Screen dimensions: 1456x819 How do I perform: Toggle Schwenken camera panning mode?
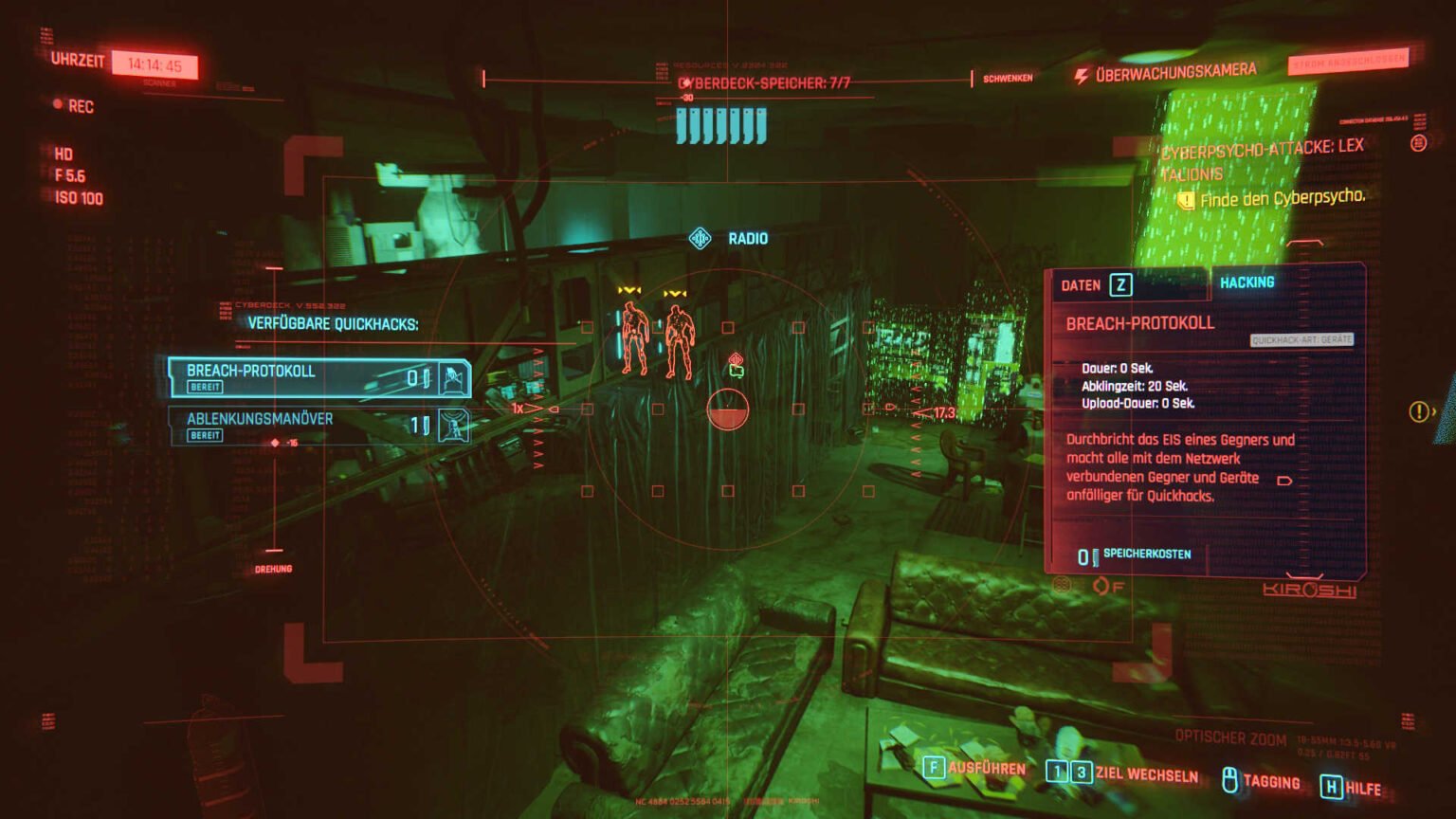[x=1010, y=77]
